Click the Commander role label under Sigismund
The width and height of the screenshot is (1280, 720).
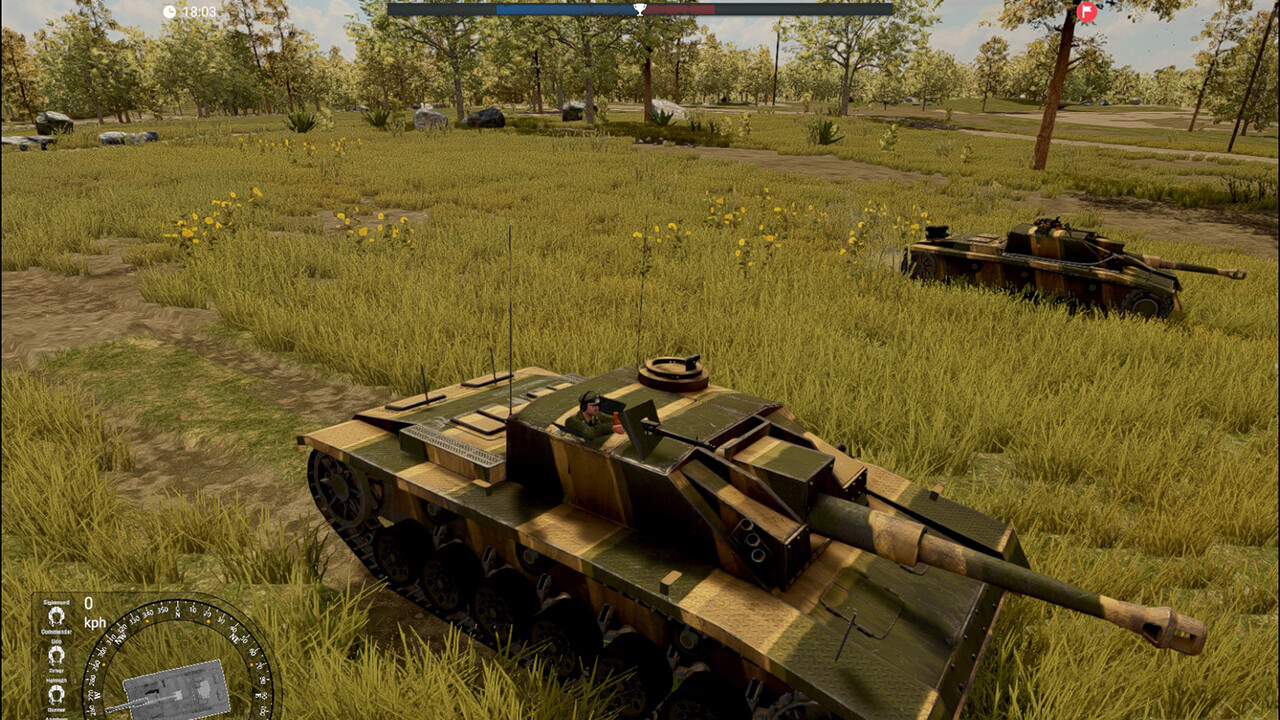tap(57, 631)
